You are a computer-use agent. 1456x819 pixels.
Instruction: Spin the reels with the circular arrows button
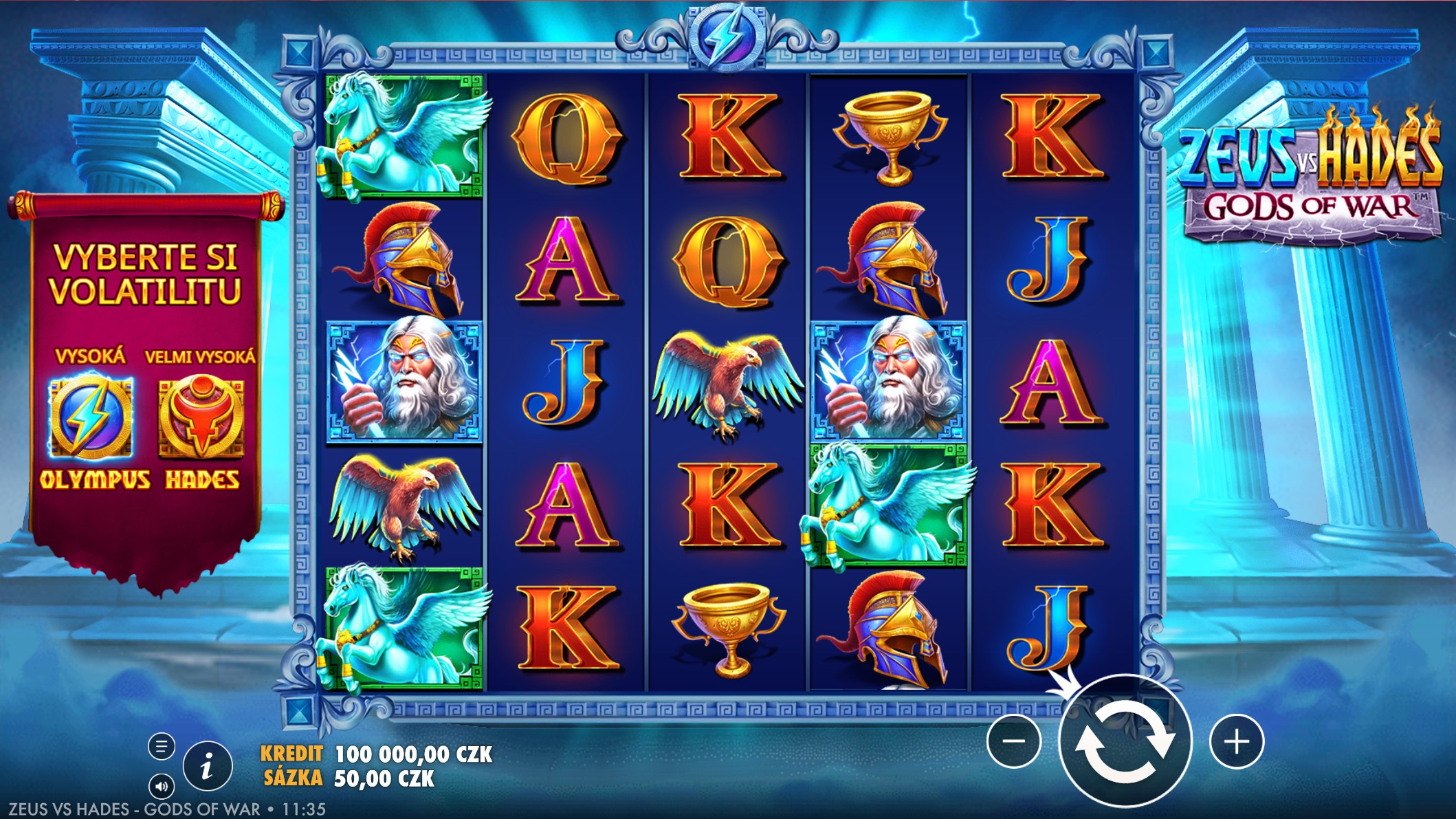(x=1125, y=741)
